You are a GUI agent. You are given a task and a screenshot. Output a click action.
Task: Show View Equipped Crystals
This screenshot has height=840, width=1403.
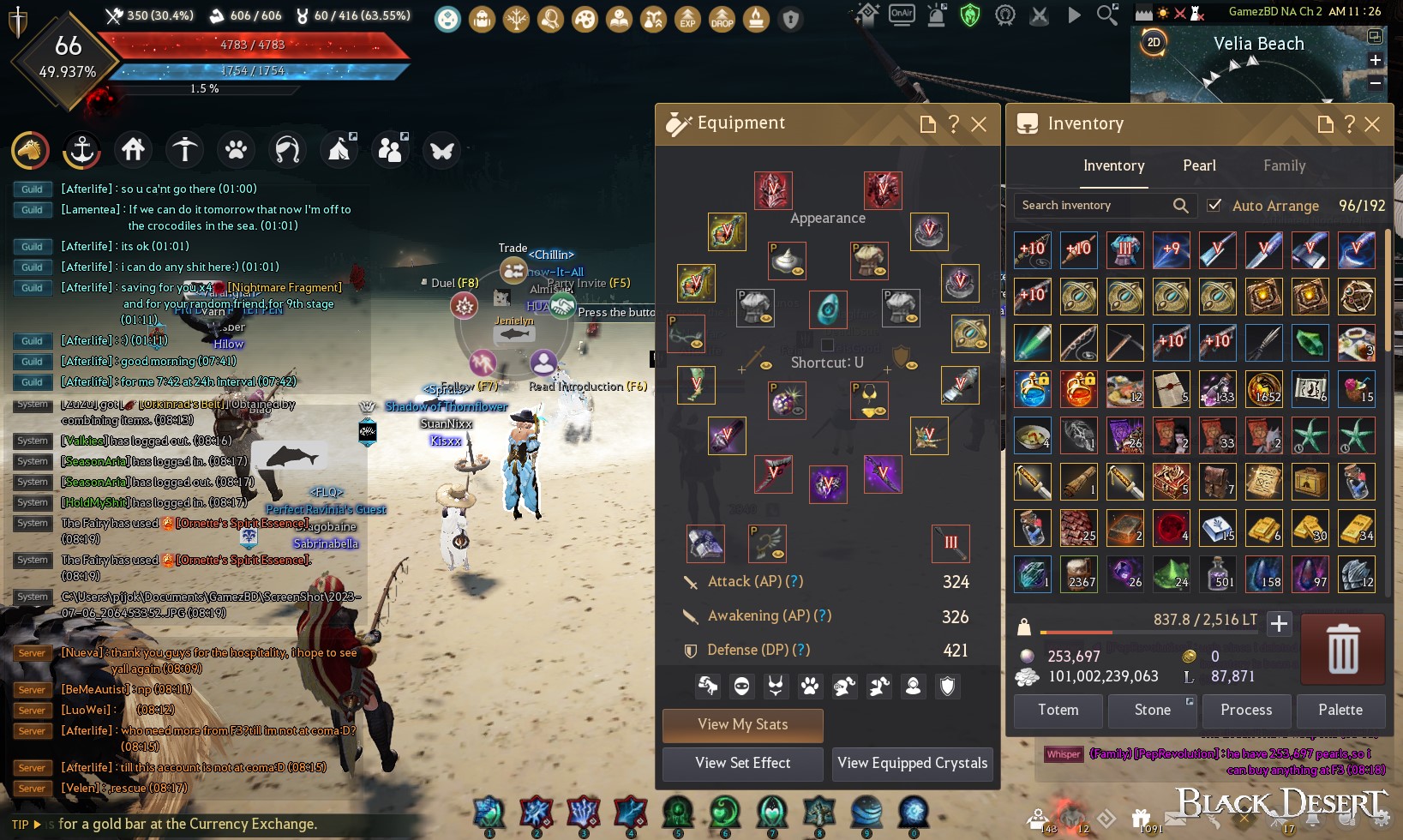912,763
